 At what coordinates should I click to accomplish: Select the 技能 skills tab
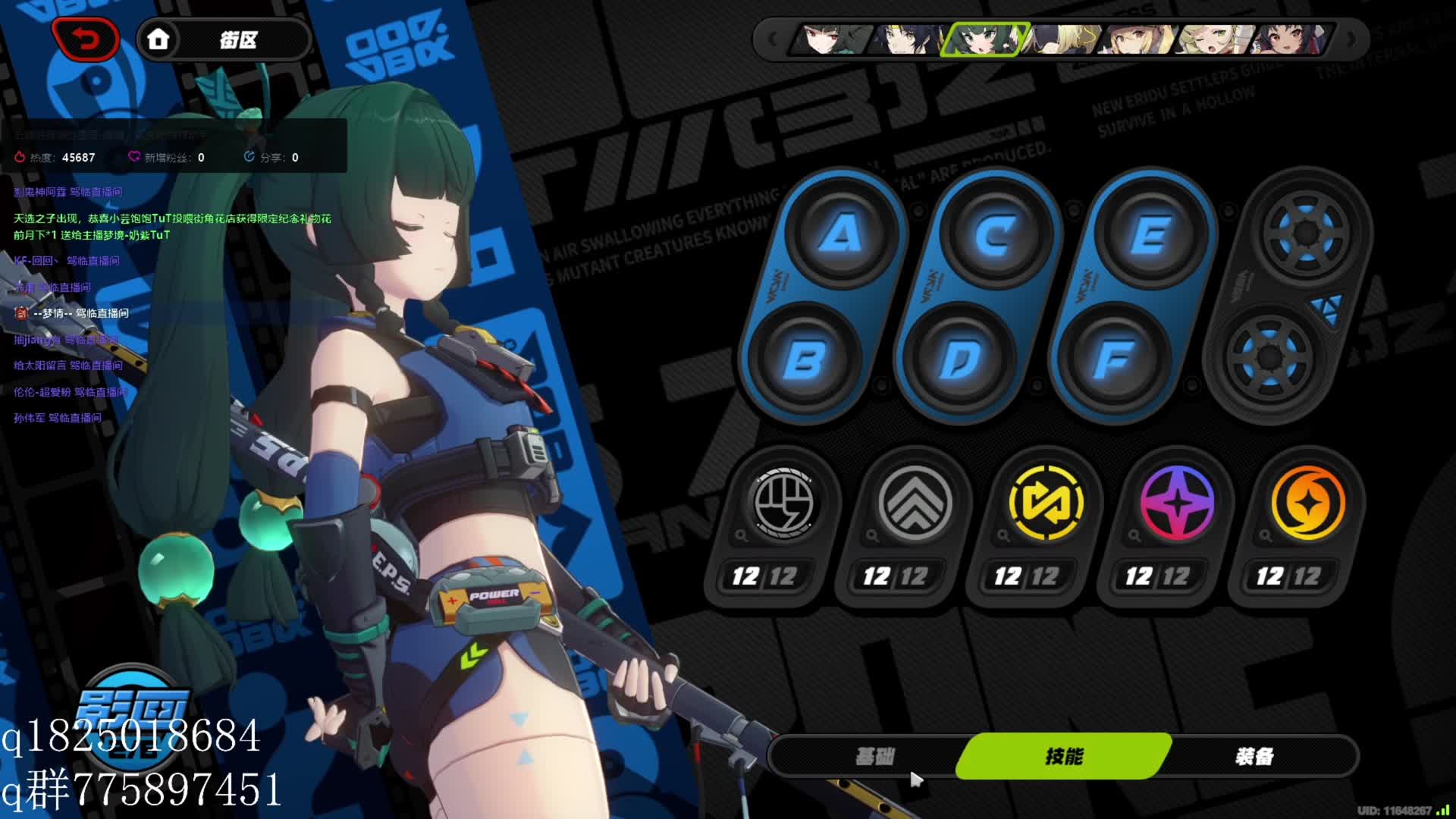click(1064, 756)
